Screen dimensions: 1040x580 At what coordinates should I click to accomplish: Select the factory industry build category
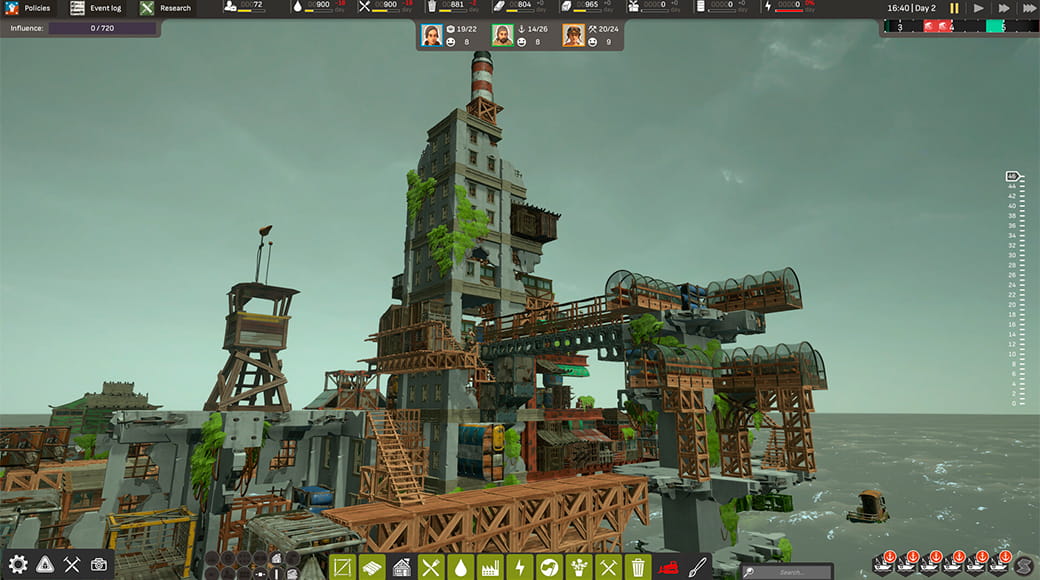[x=490, y=568]
